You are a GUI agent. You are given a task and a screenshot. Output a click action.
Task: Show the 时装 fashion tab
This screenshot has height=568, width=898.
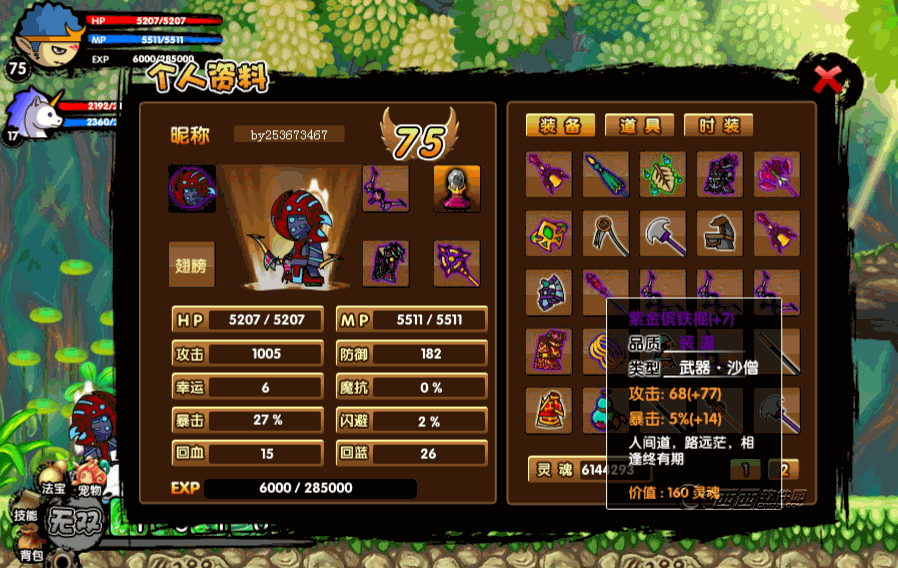pos(718,125)
